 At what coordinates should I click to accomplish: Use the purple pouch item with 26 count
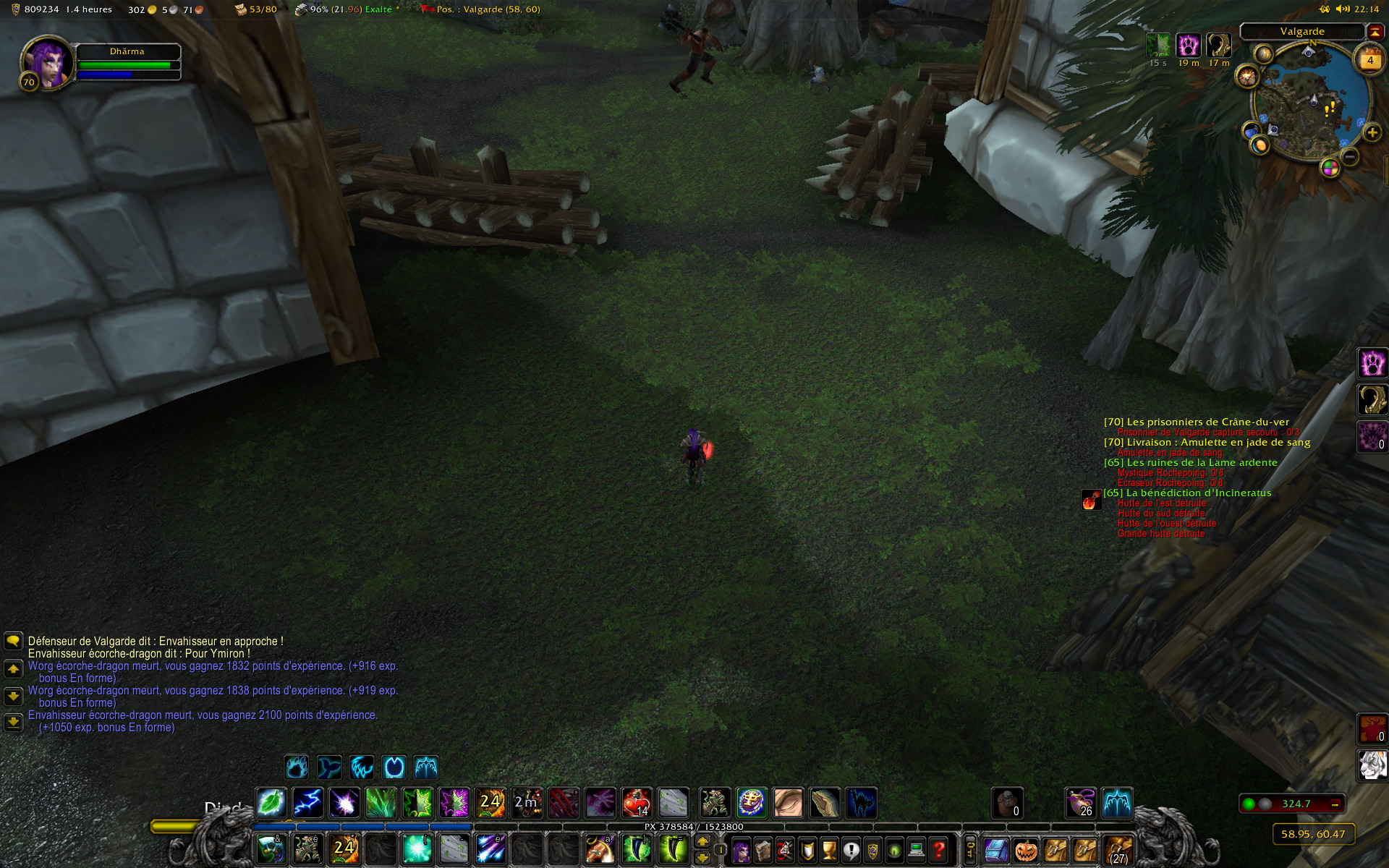(x=1081, y=803)
